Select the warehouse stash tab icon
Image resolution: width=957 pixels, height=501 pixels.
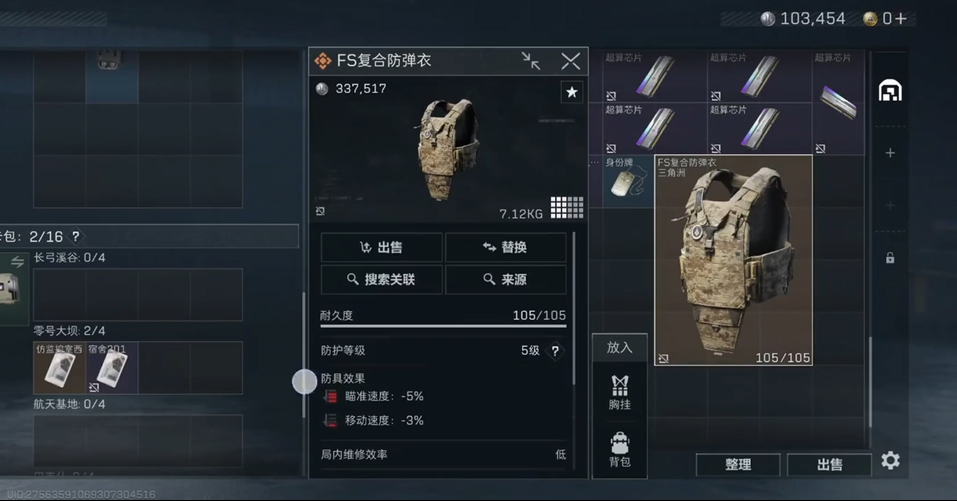coord(890,91)
